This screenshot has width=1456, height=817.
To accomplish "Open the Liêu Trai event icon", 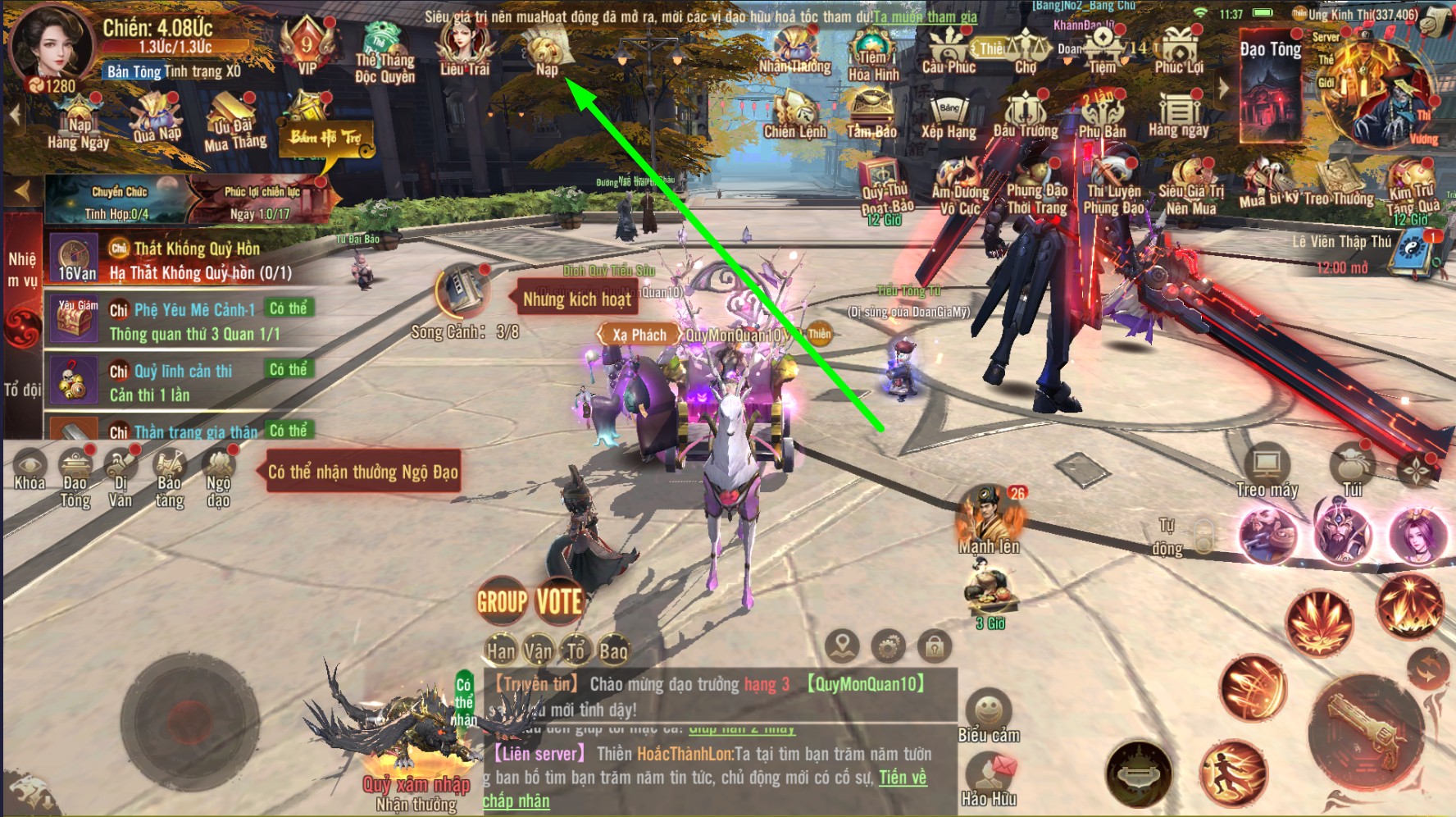I will click(464, 48).
